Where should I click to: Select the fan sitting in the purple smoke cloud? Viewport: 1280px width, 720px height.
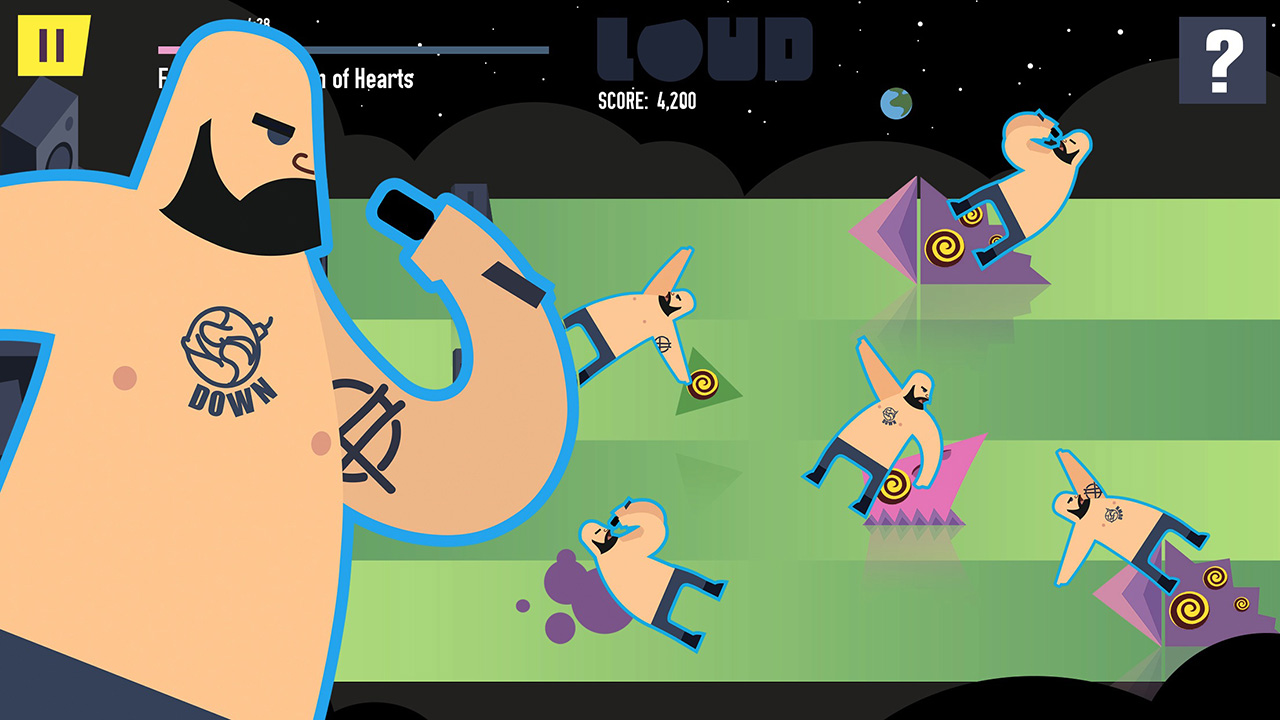pos(630,570)
